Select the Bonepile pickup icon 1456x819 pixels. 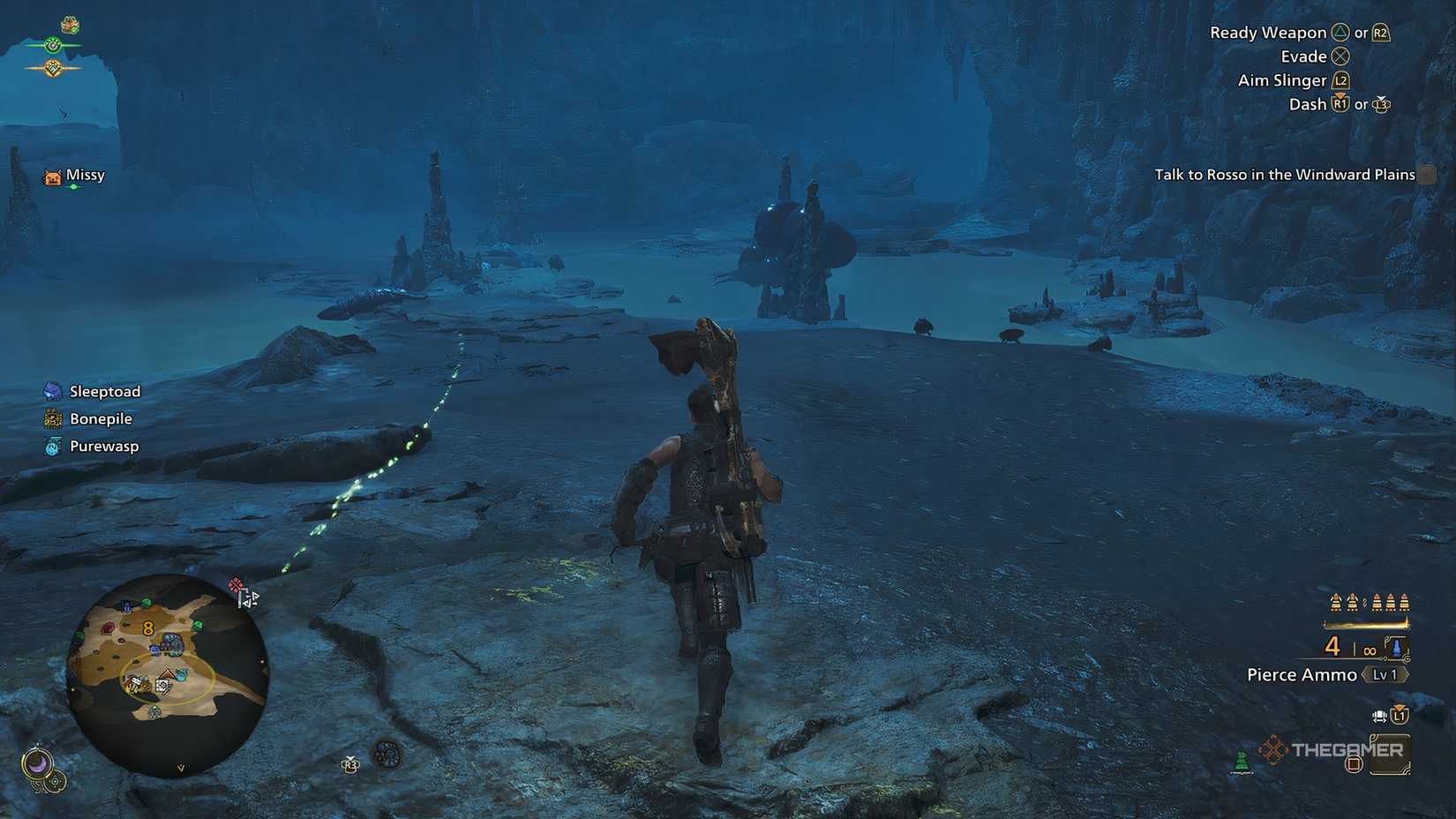(53, 418)
